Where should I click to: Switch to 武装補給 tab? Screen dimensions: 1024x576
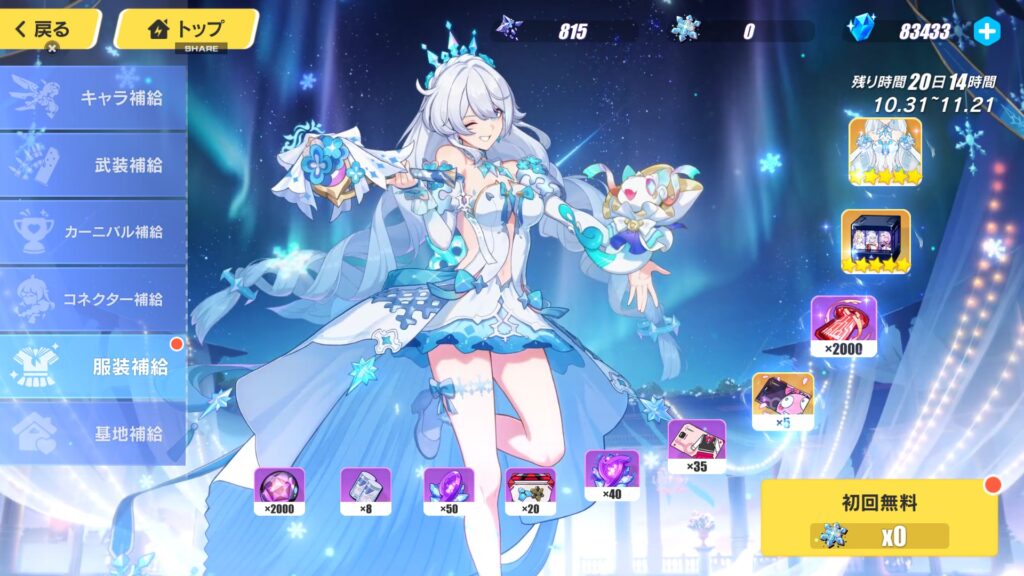[x=93, y=165]
